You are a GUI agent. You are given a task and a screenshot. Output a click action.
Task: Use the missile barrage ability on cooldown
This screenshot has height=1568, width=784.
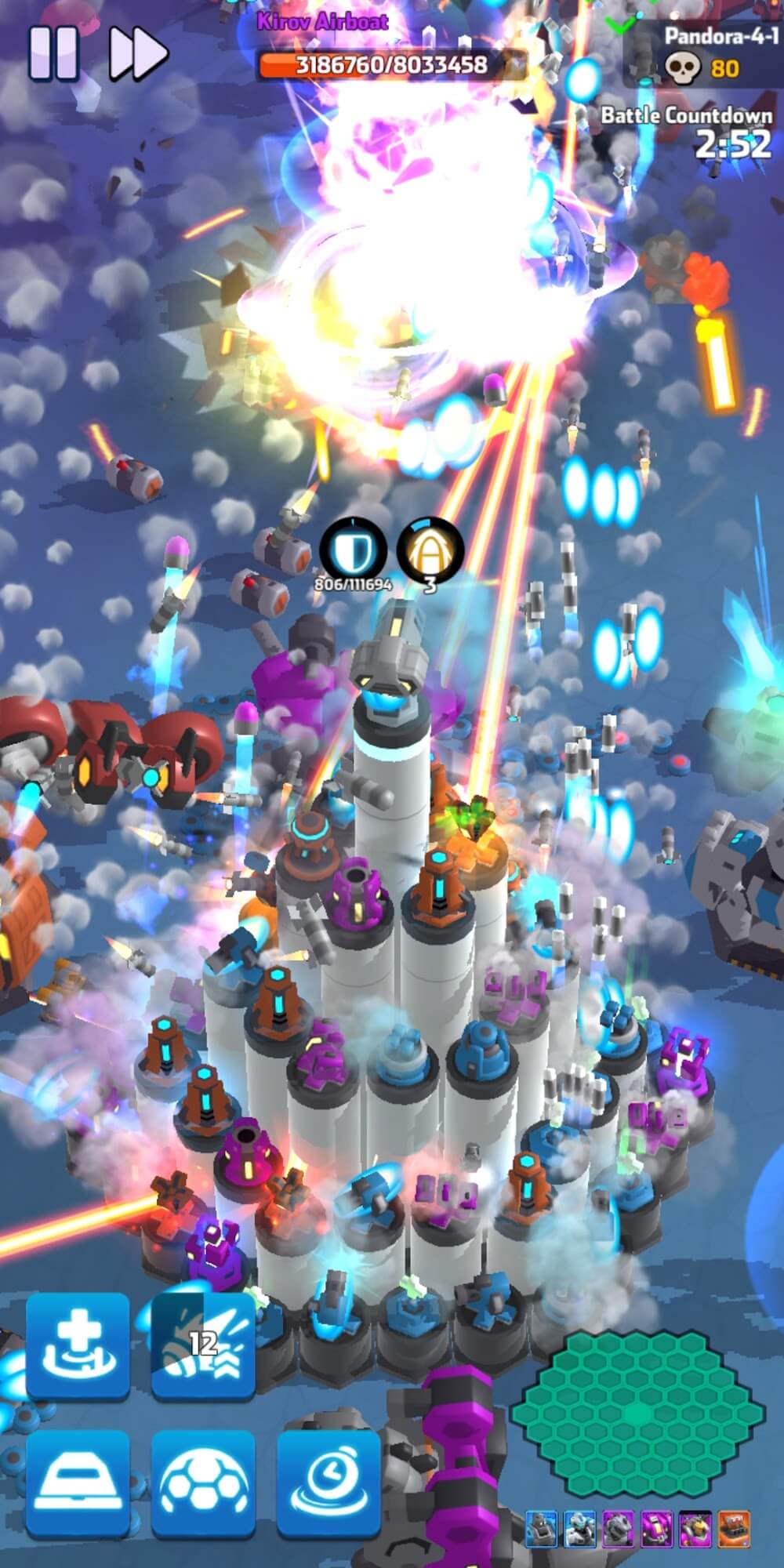point(203,1345)
